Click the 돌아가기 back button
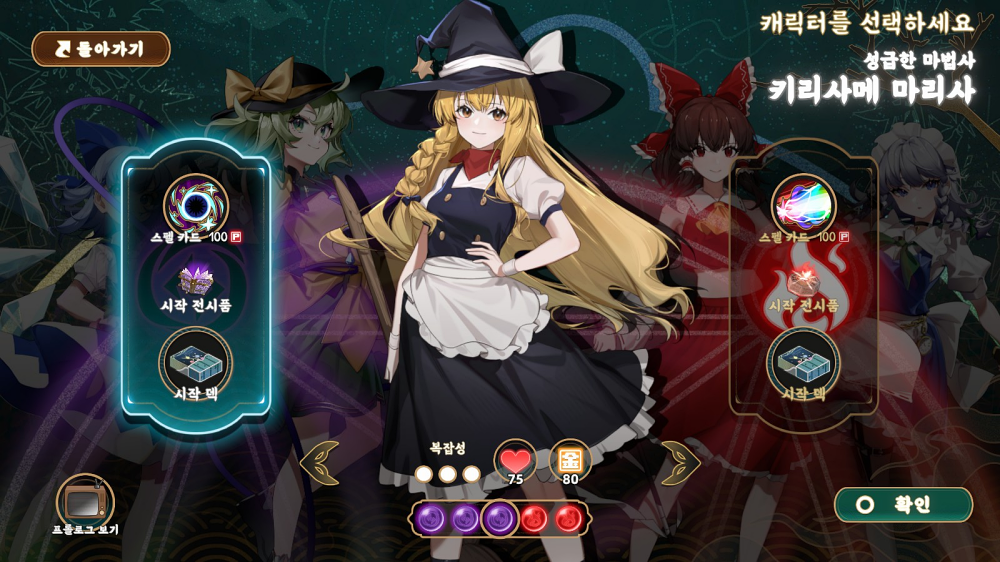 (101, 48)
